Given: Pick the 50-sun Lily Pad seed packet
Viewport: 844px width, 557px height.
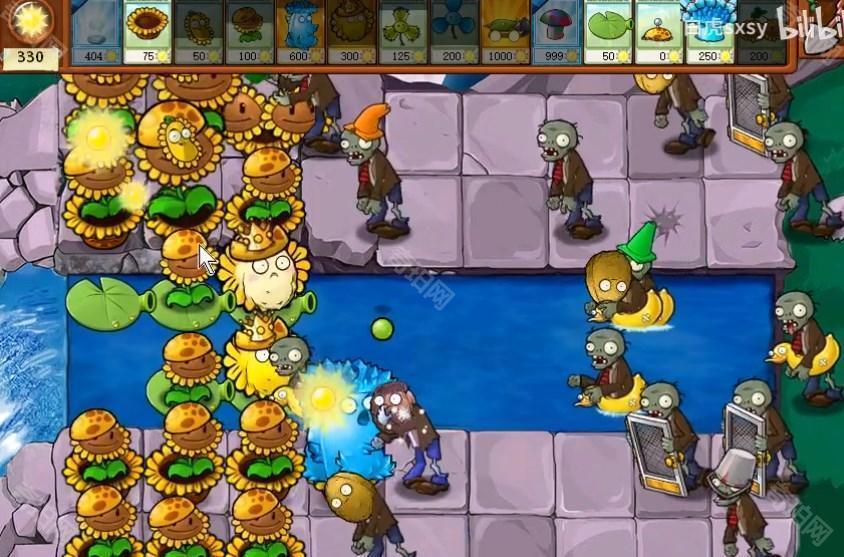Looking at the screenshot, I should pos(608,31).
